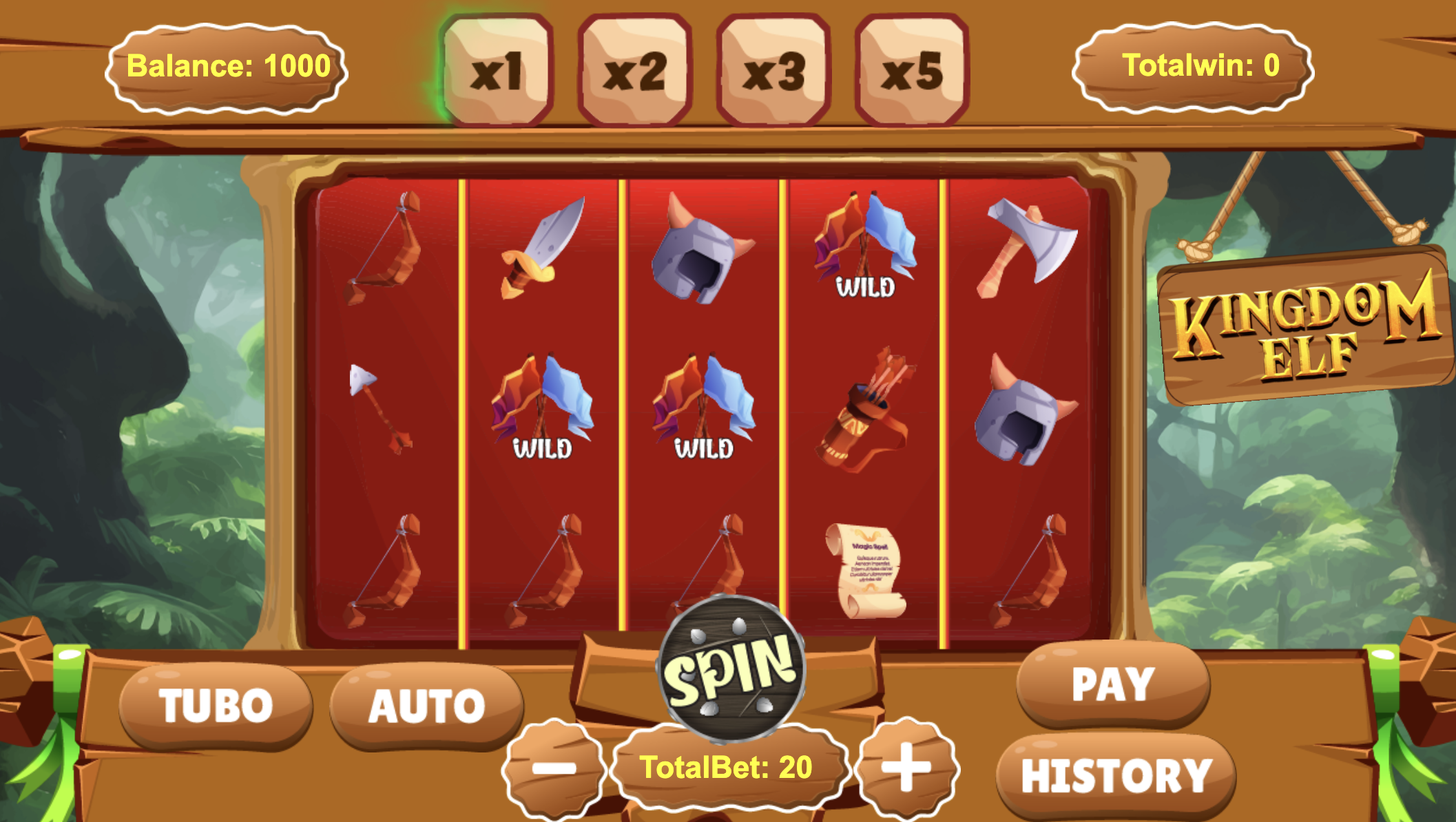Open the PAY table
Screen dimensions: 1456x822
point(1112,684)
